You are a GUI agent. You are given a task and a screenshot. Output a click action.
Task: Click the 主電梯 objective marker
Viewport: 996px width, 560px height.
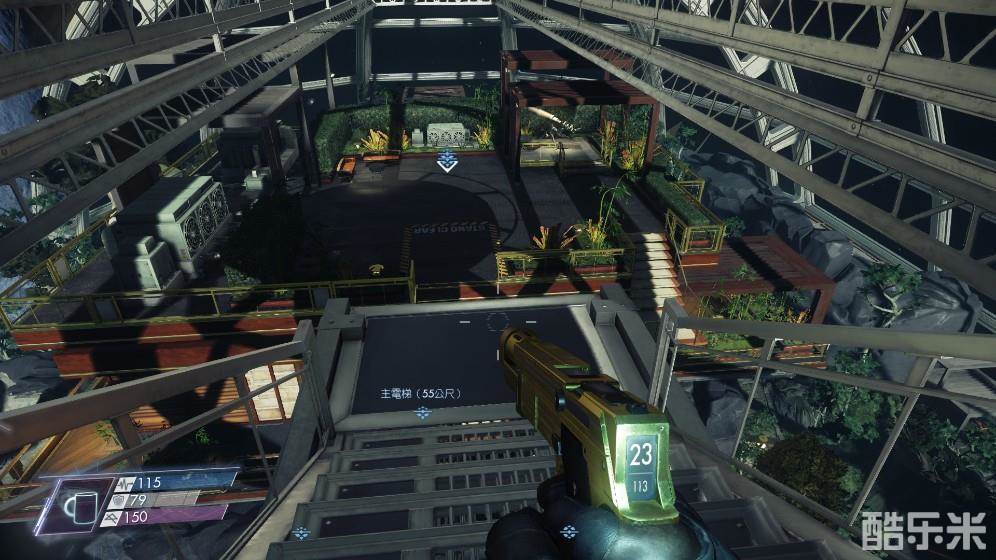click(x=423, y=412)
